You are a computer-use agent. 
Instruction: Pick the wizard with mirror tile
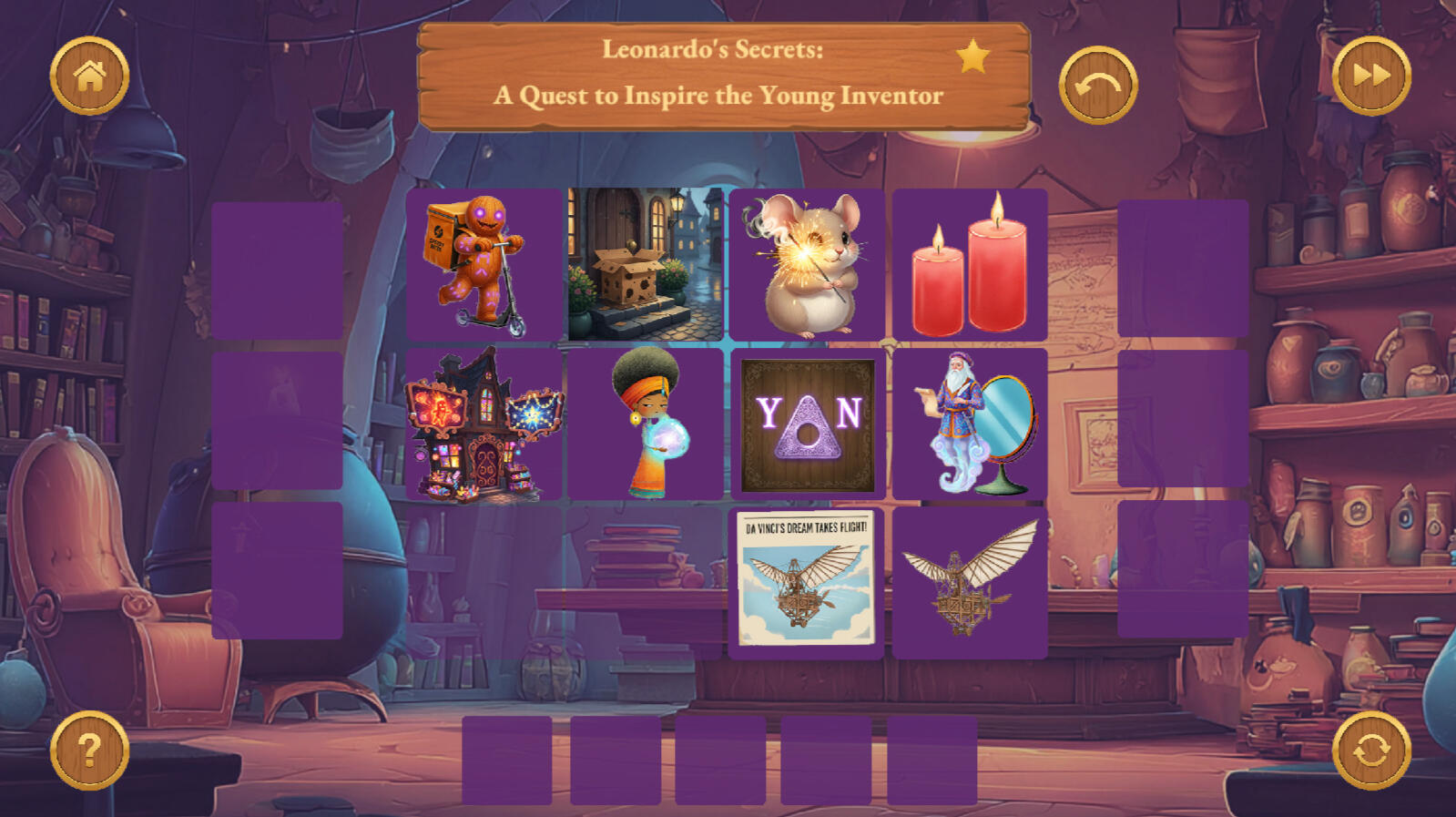pos(970,424)
